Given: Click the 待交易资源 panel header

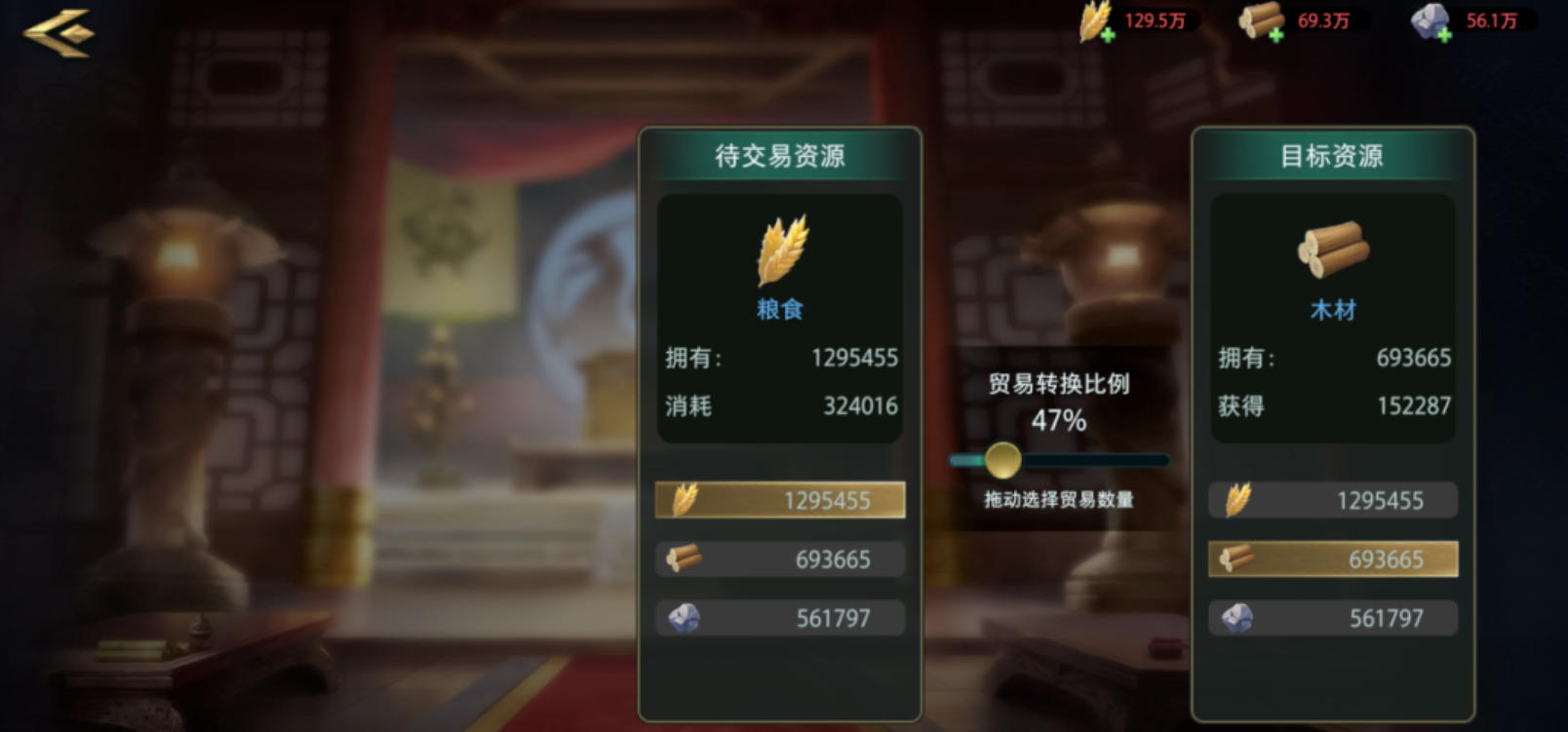Looking at the screenshot, I should [x=779, y=154].
